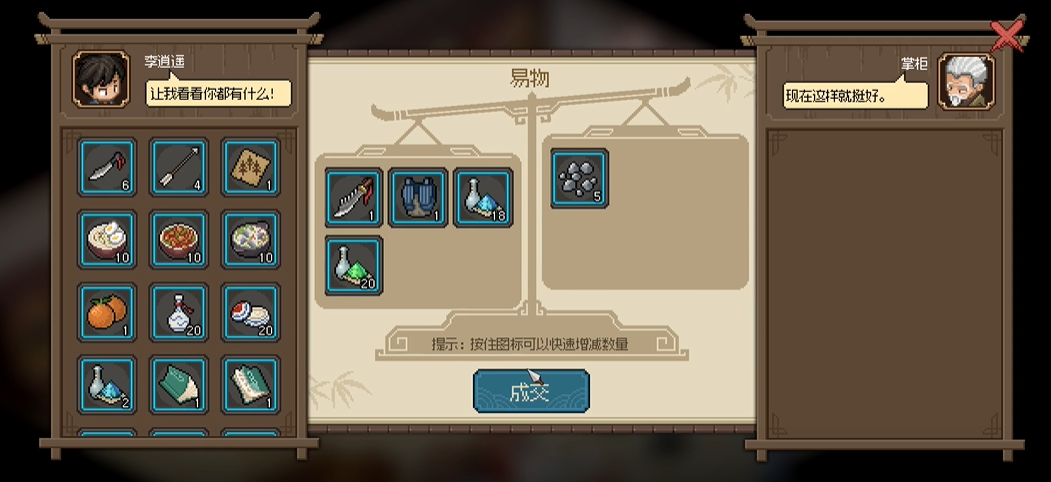Choose the oranges inventory slot
Image resolution: width=1051 pixels, height=482 pixels.
(x=107, y=313)
